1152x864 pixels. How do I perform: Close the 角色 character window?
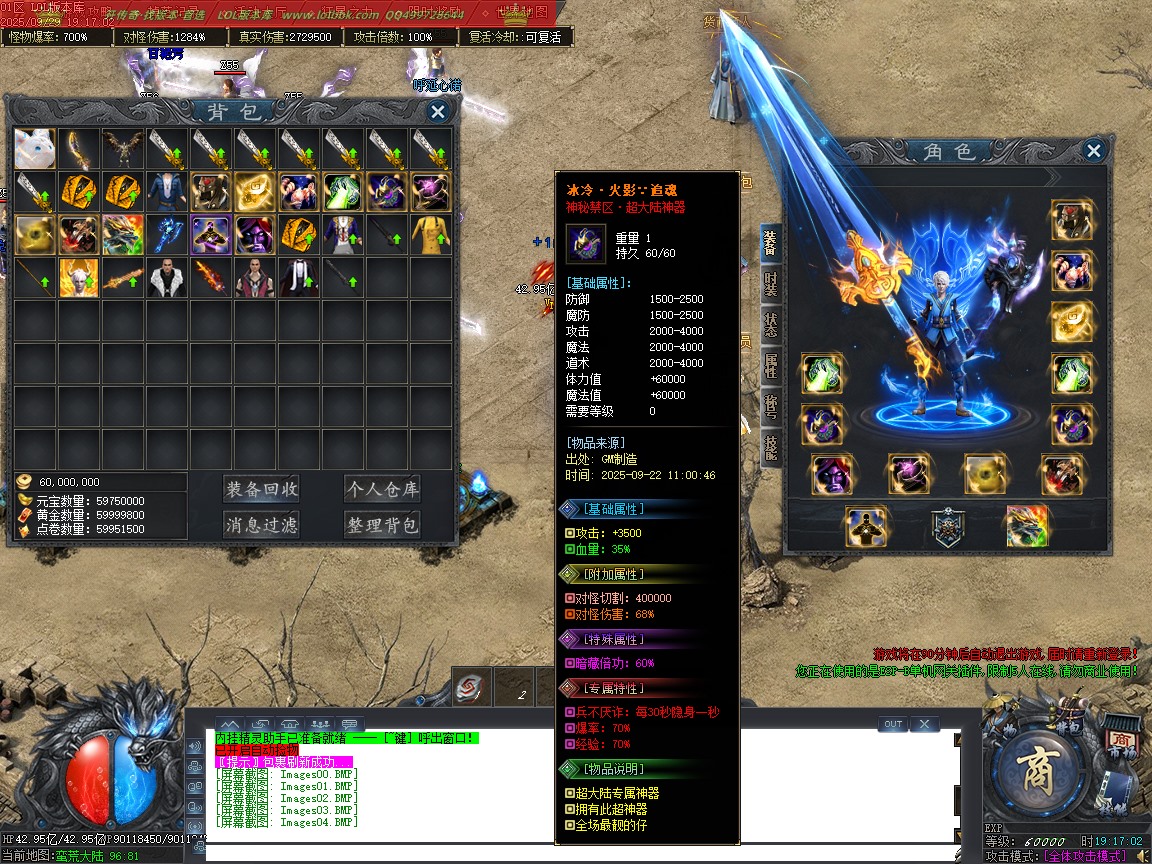pos(1094,151)
